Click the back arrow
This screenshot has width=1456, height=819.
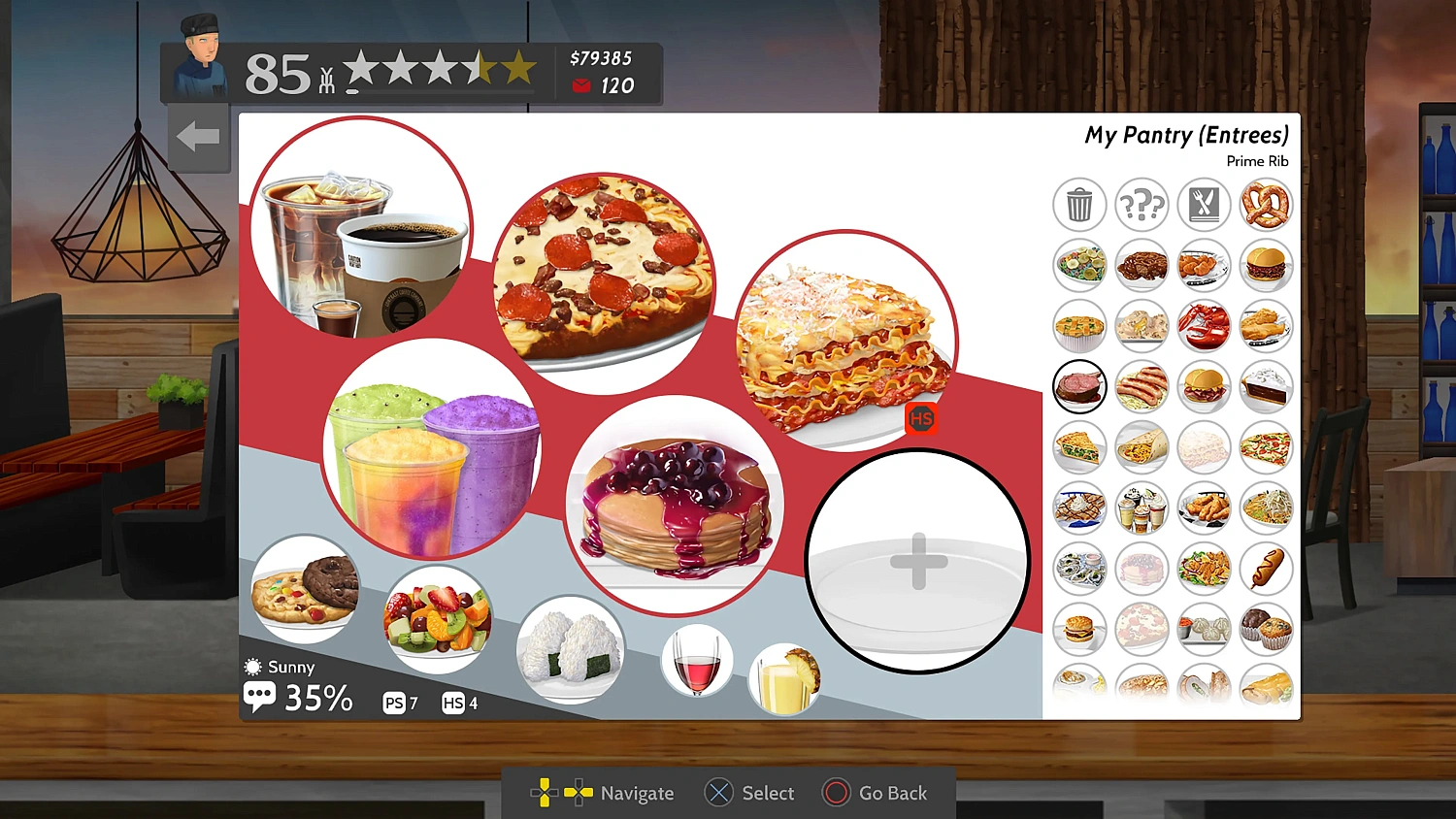(x=198, y=137)
